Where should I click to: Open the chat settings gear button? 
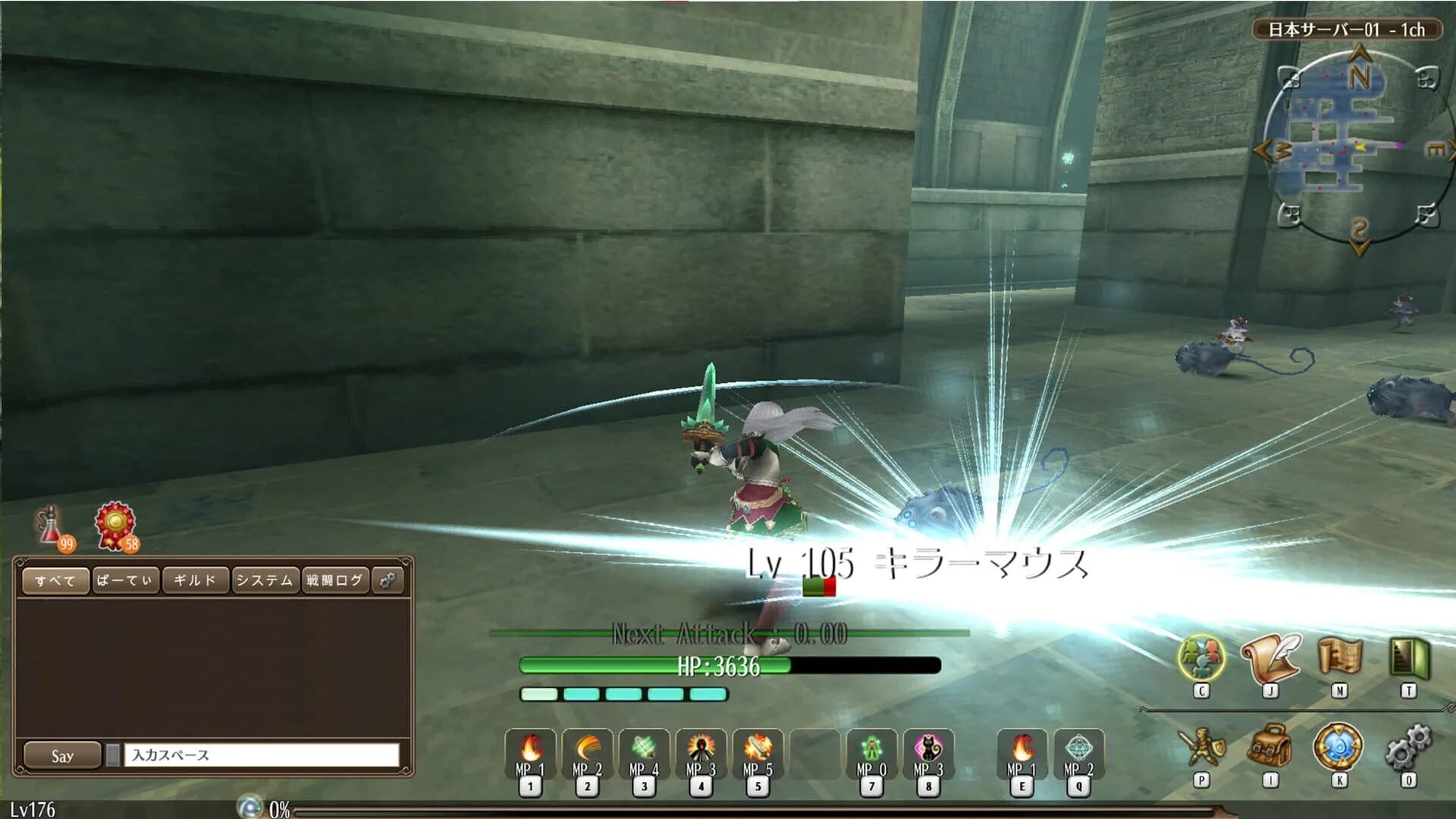pyautogui.click(x=388, y=581)
